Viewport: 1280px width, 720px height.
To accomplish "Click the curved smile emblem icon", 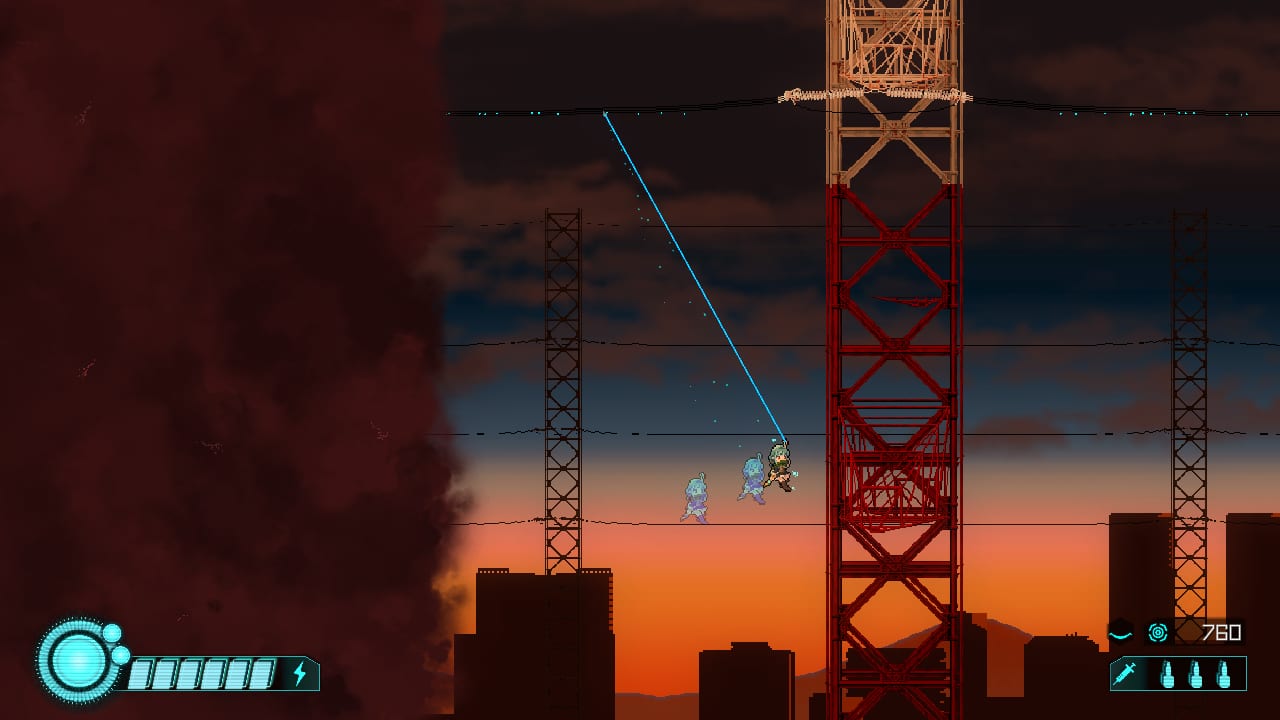I will pos(1121,634).
